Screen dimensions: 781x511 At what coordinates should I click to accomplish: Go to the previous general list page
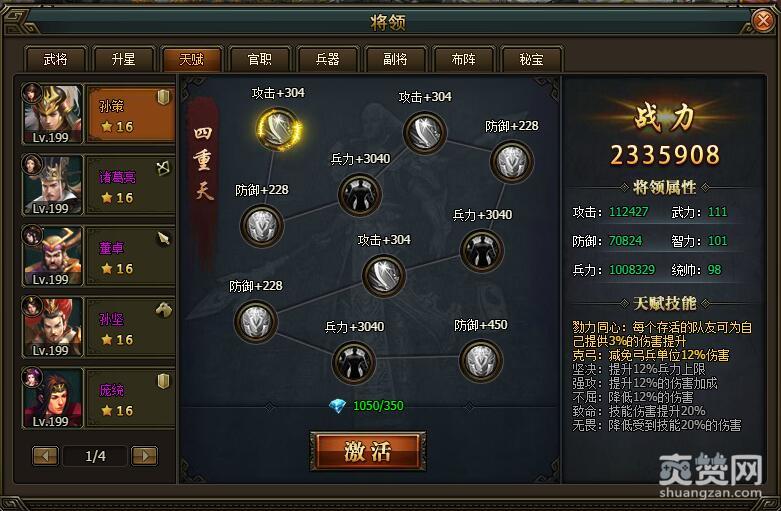(x=45, y=456)
